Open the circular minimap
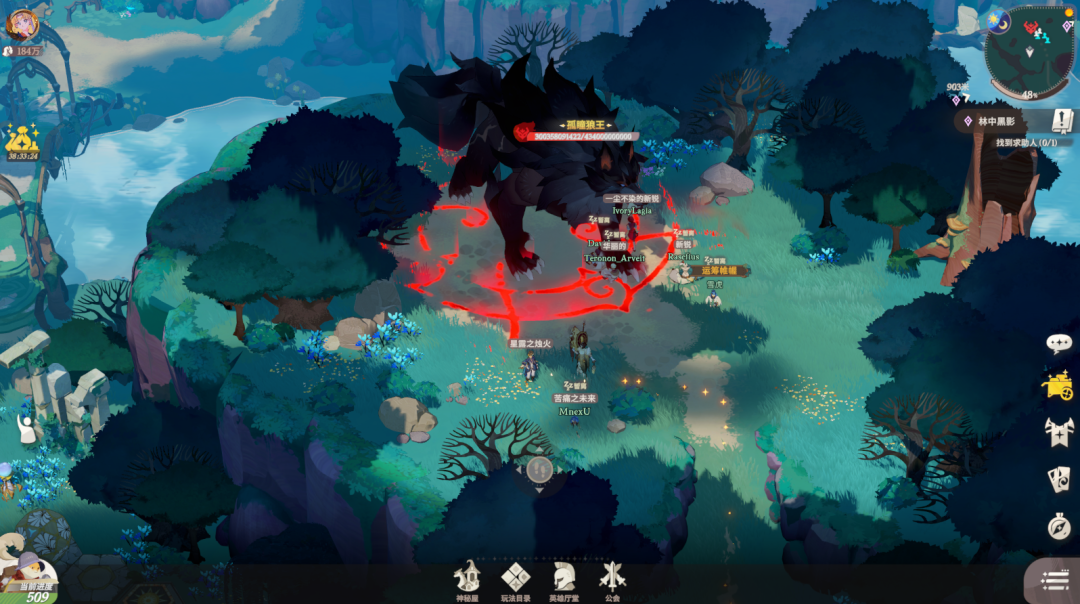 tap(1028, 50)
